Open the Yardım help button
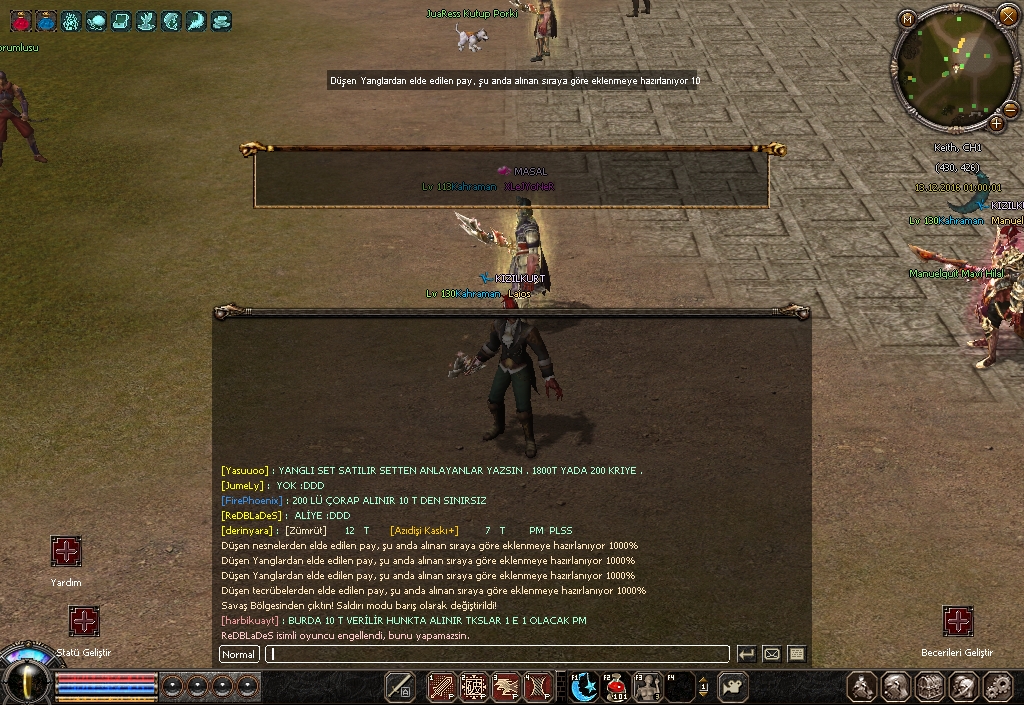Viewport: 1024px width, 705px height. [66, 551]
